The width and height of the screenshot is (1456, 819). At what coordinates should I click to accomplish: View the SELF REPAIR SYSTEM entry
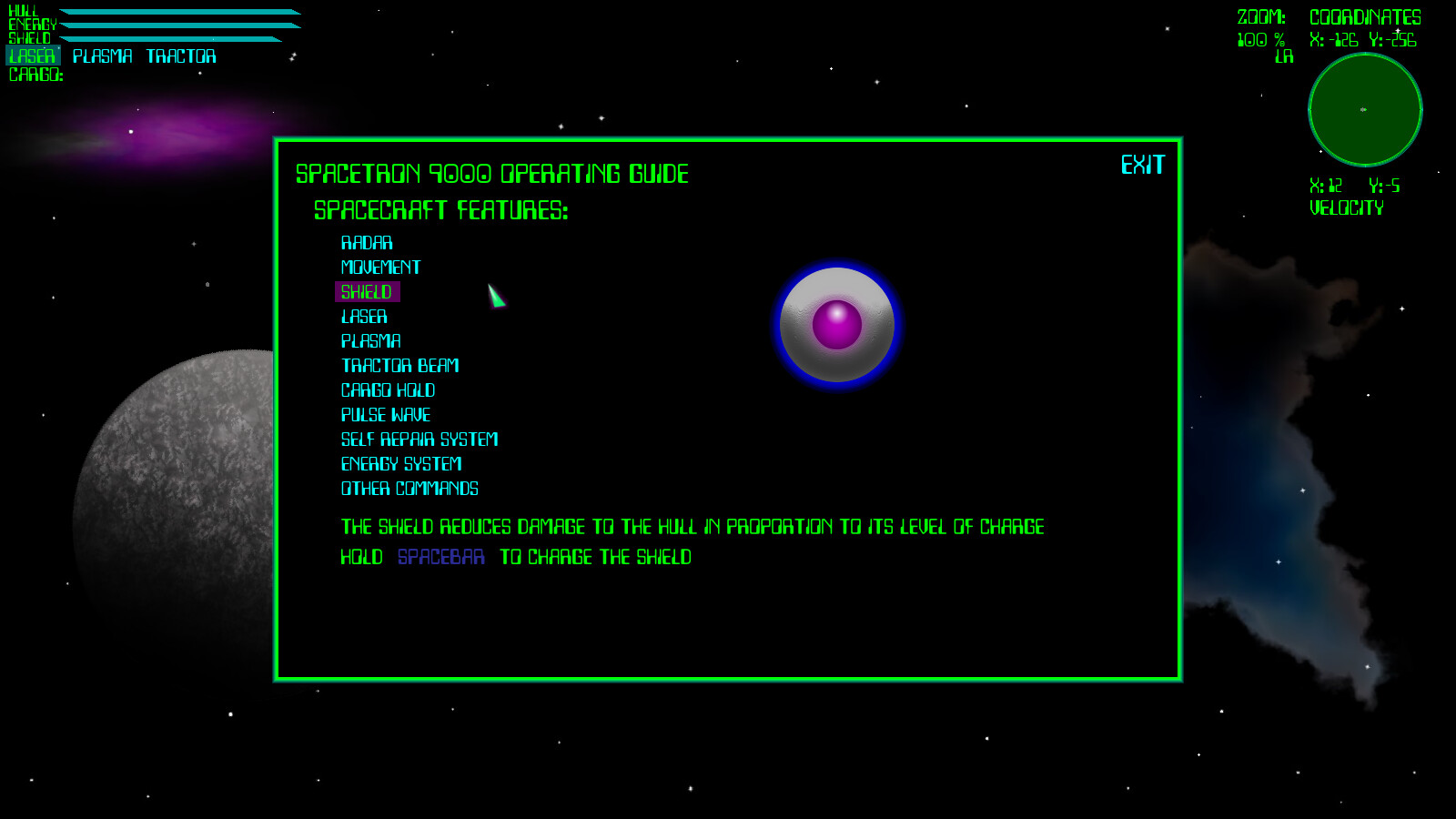(419, 440)
